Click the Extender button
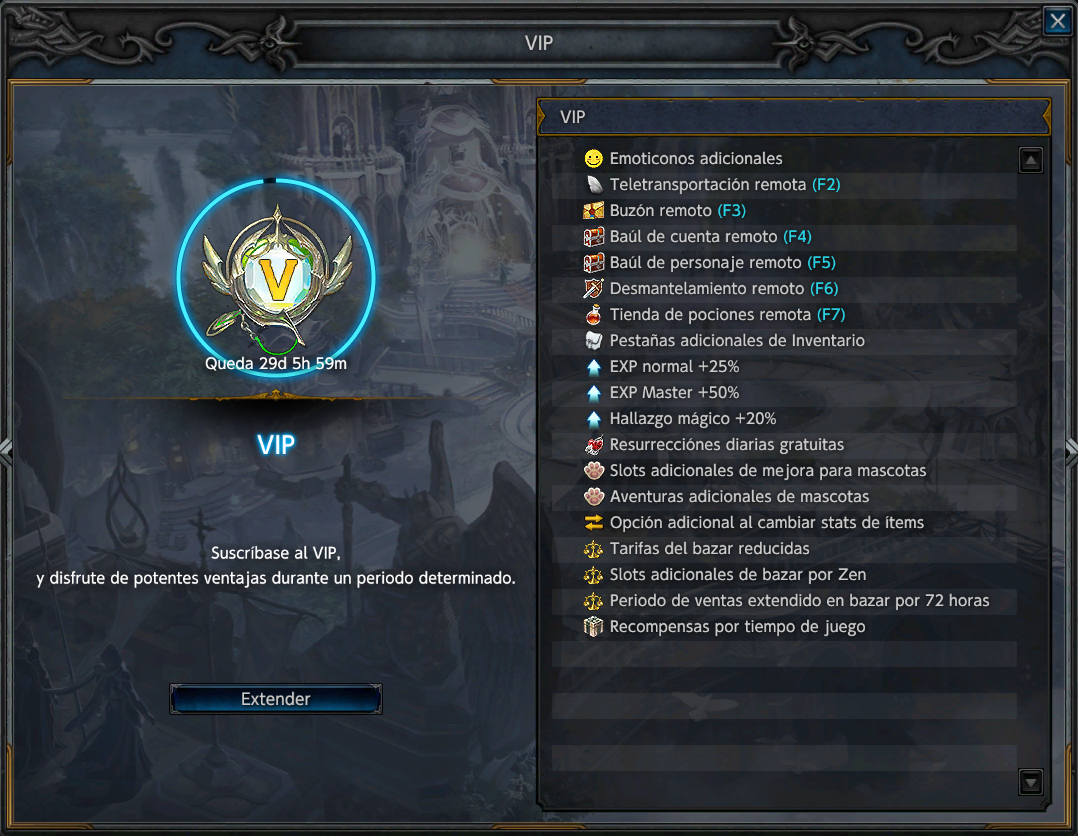This screenshot has height=836, width=1078. [276, 699]
